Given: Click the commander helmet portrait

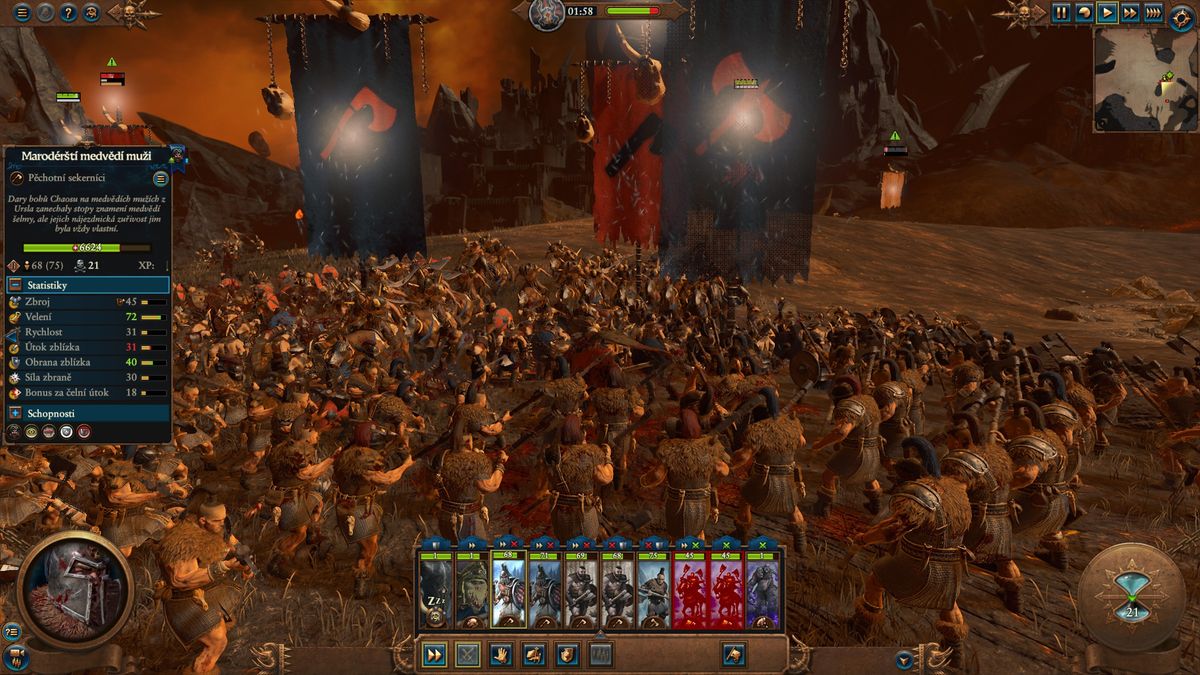Looking at the screenshot, I should [x=75, y=590].
